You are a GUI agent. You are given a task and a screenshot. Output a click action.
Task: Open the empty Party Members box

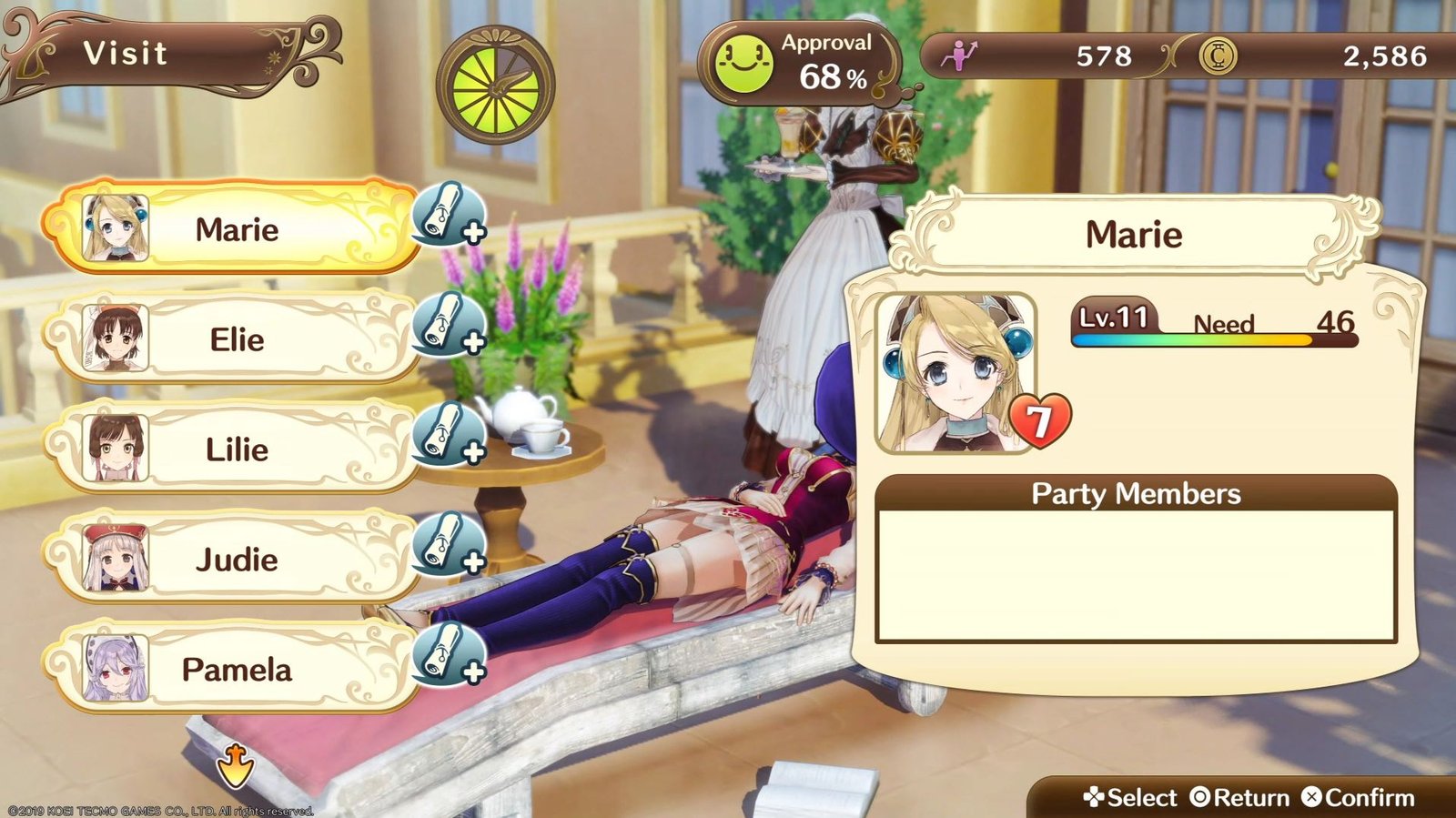[1135, 575]
